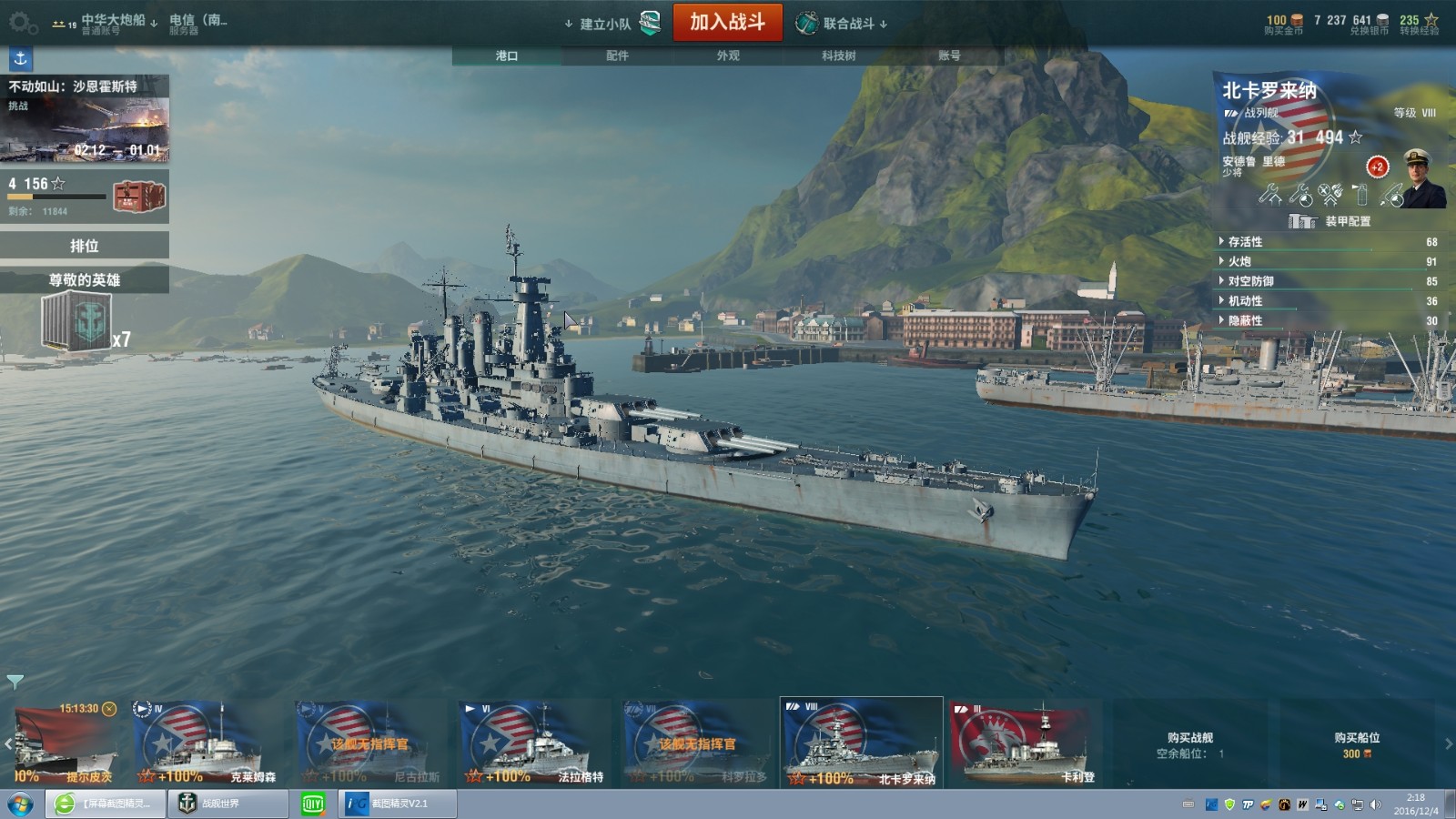Open the 账号 account tab

click(x=949, y=56)
